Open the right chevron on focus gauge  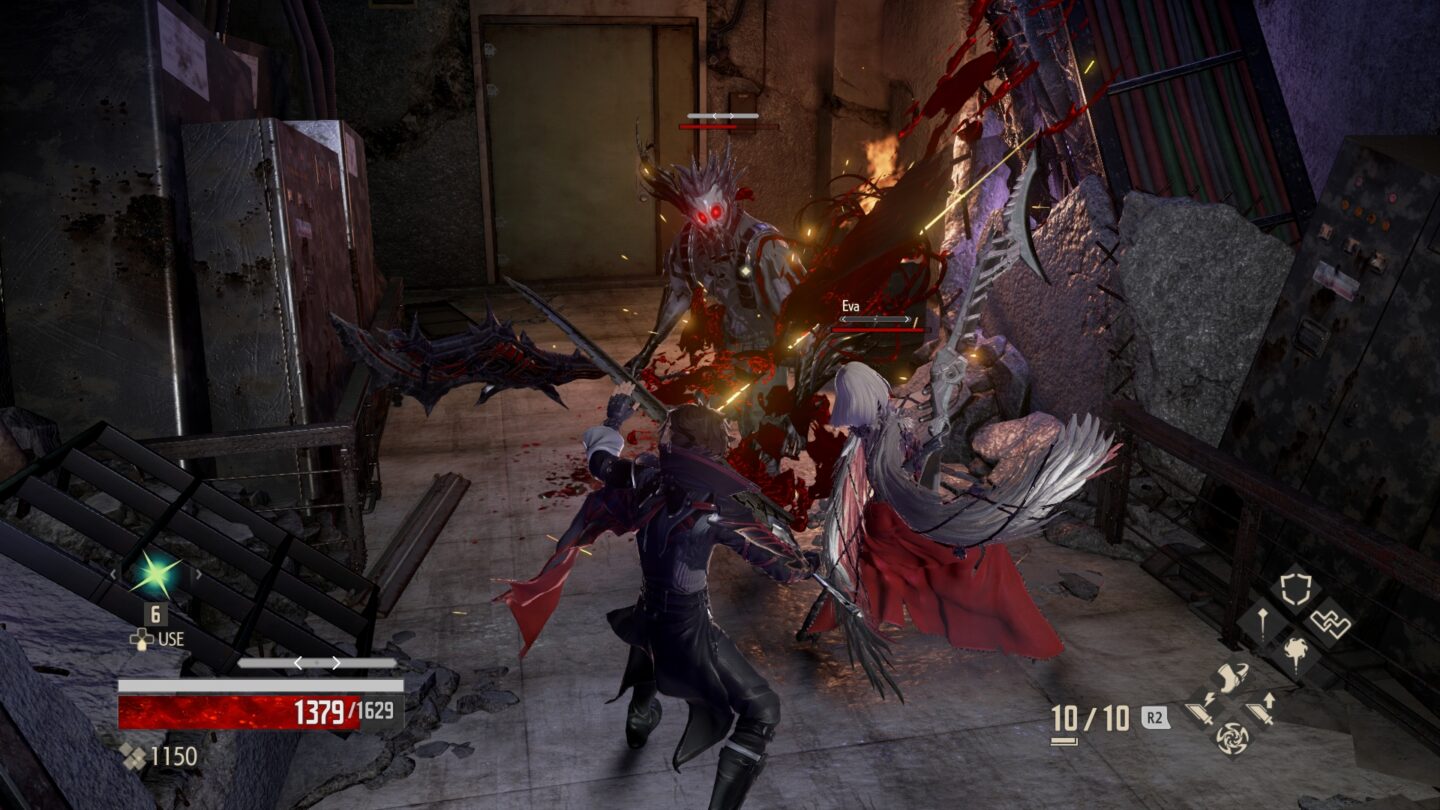coord(336,662)
